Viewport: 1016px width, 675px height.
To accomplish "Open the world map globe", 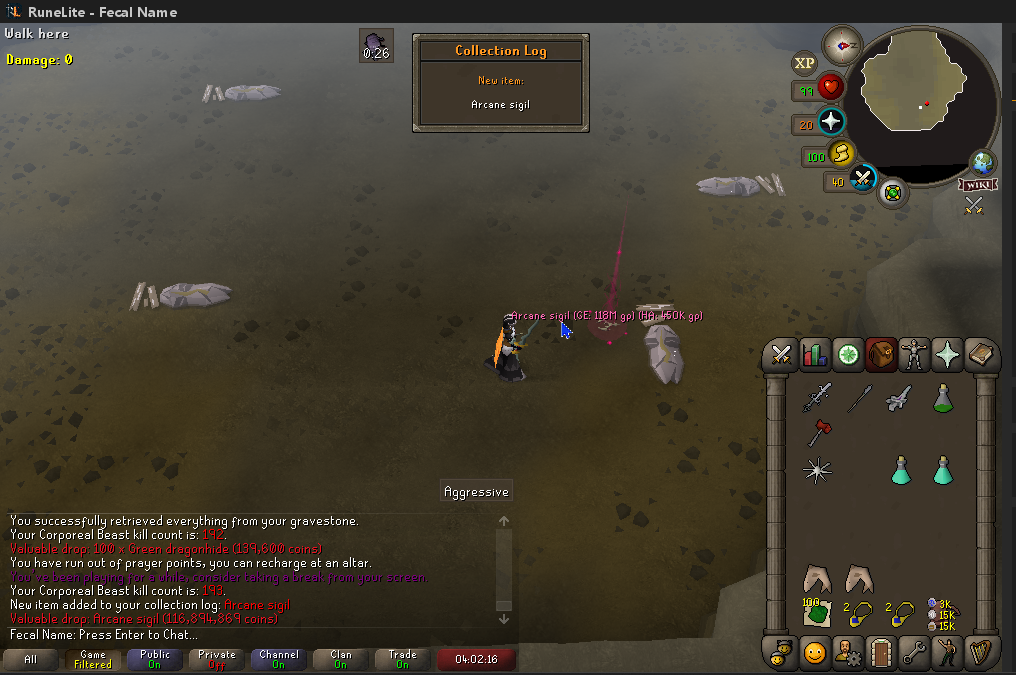I will click(982, 162).
